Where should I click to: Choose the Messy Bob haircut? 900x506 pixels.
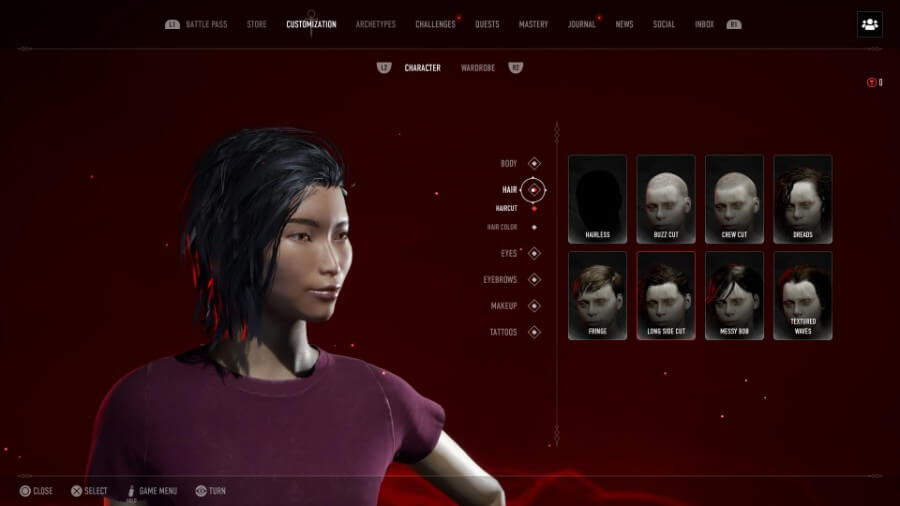[x=734, y=294]
